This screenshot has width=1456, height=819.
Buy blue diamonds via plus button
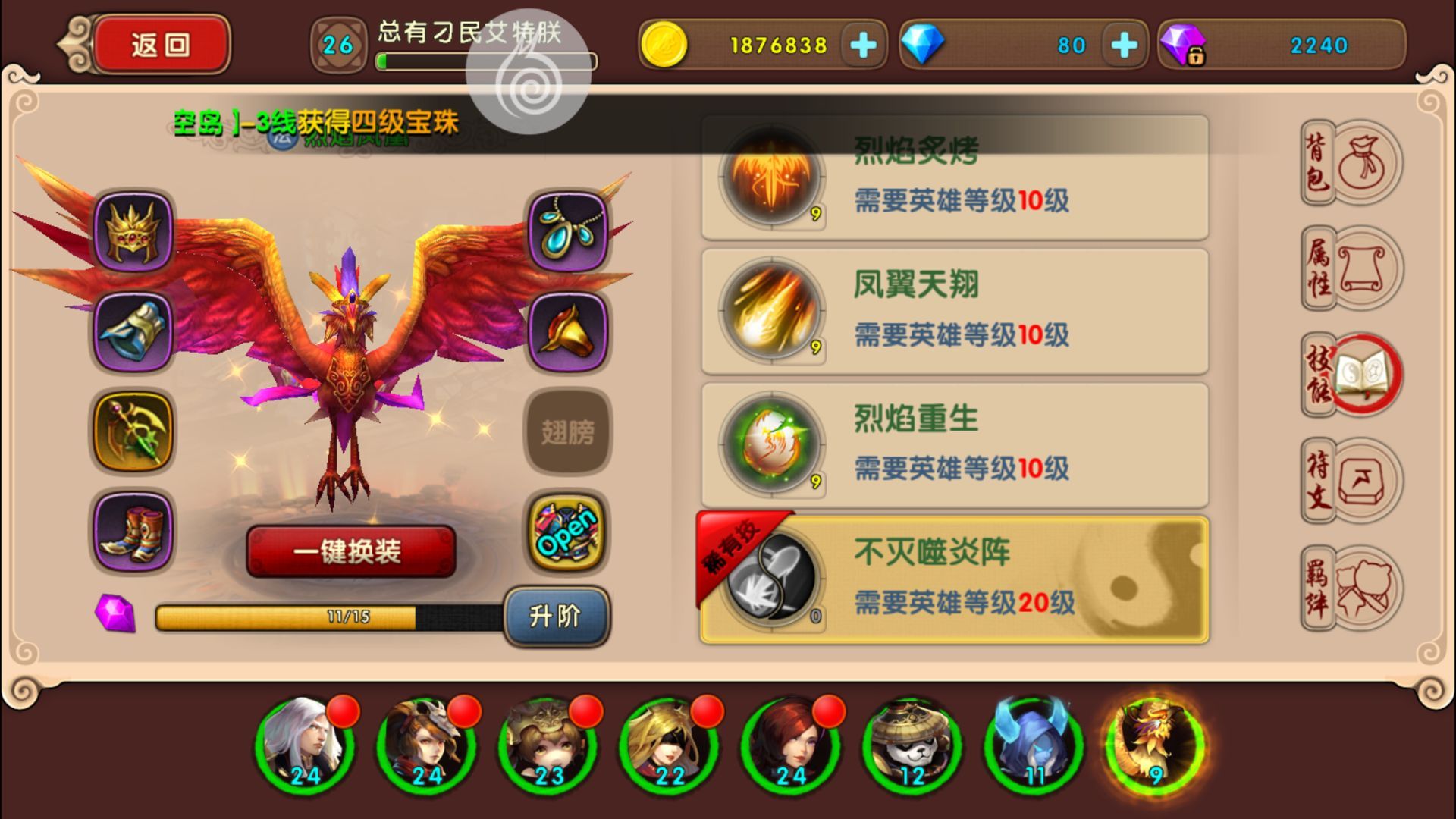[1124, 45]
